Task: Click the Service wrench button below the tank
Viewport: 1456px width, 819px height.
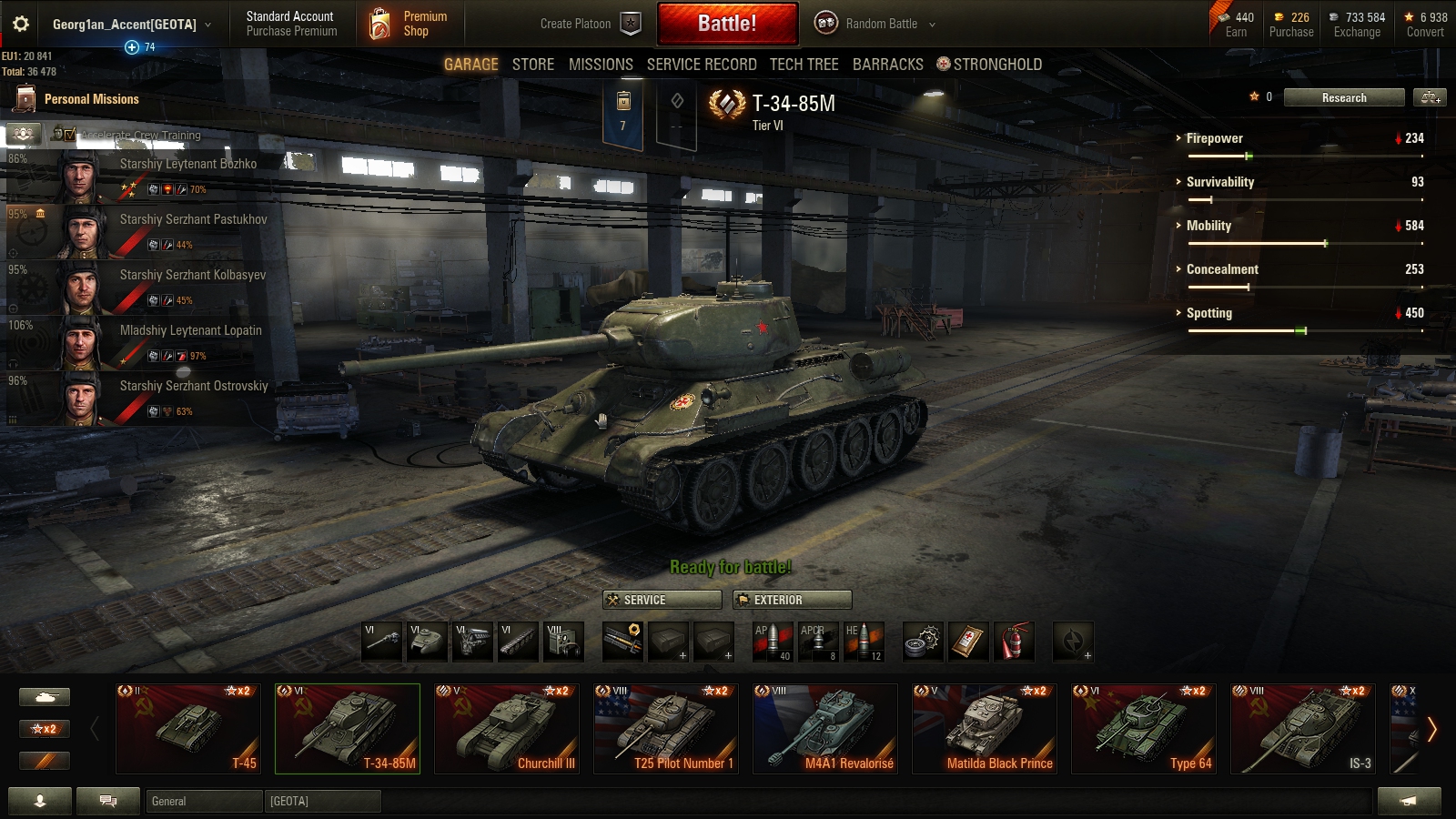Action: pos(662,600)
